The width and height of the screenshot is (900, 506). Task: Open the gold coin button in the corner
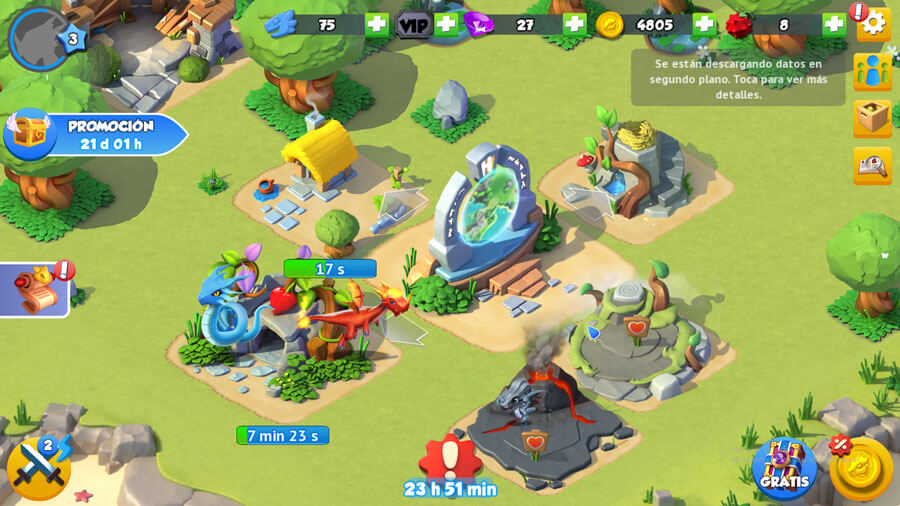click(860, 468)
